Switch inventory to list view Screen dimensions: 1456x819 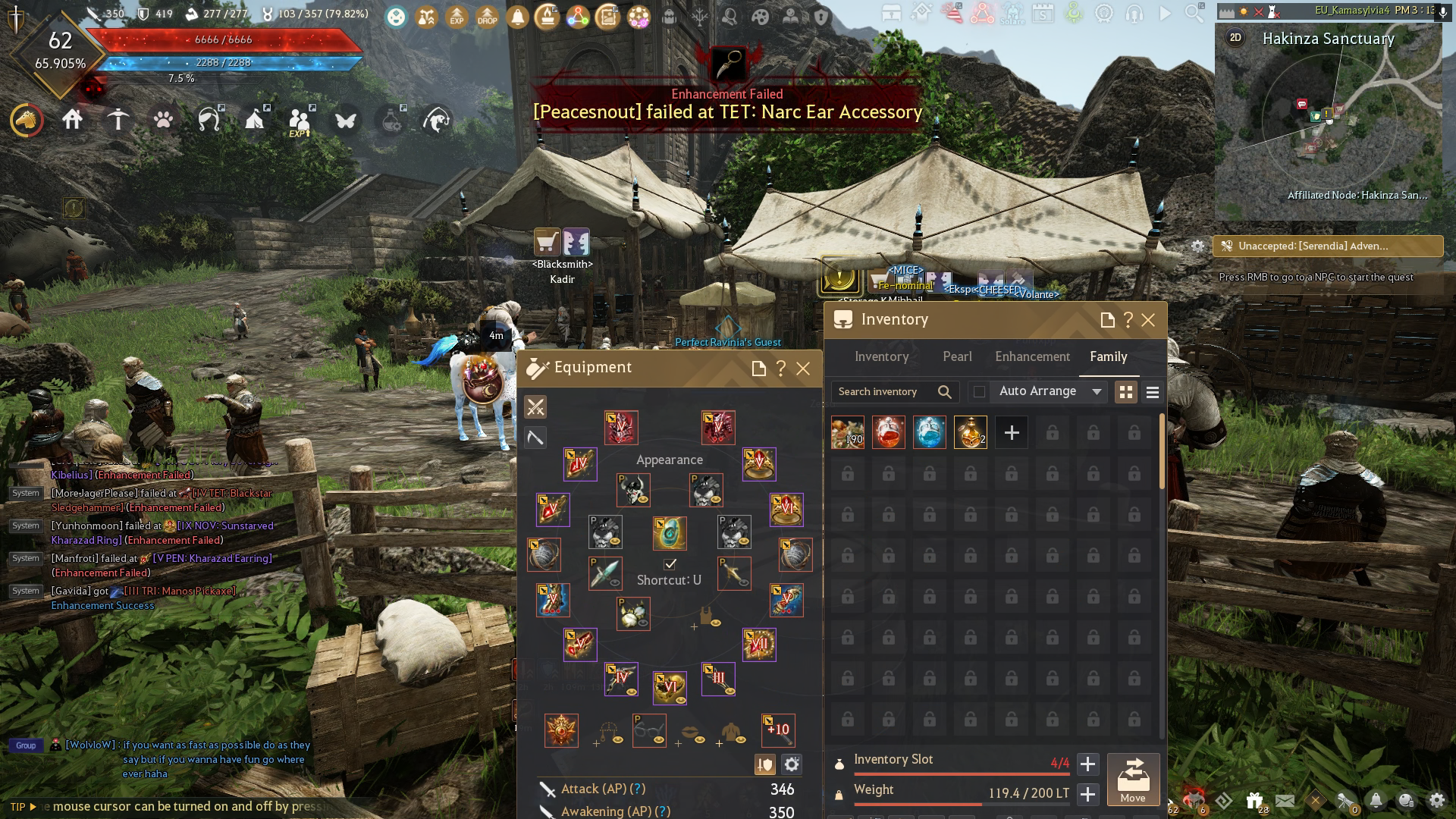click(1153, 392)
